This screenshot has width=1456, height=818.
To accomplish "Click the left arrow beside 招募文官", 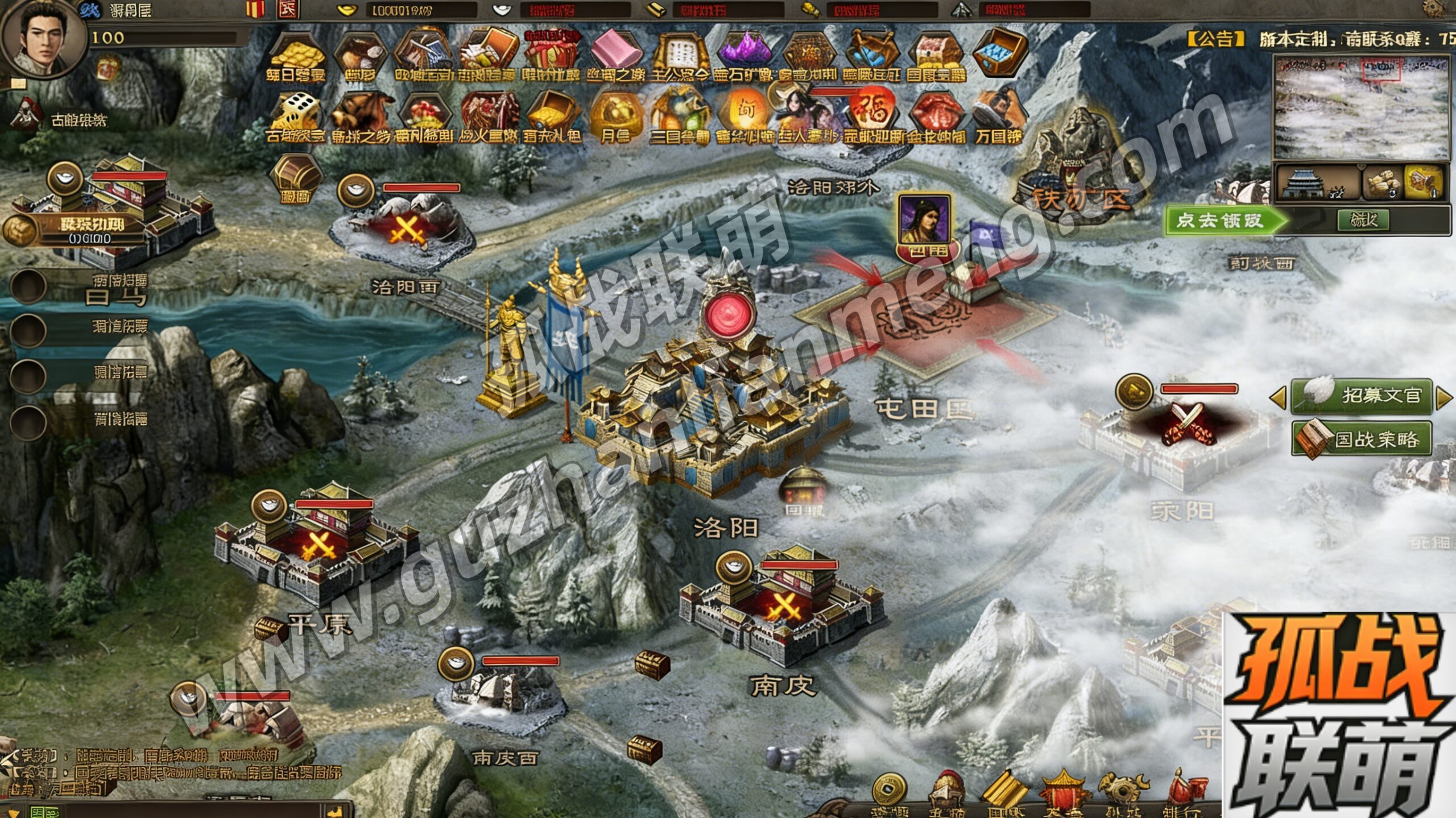I will click(1277, 397).
